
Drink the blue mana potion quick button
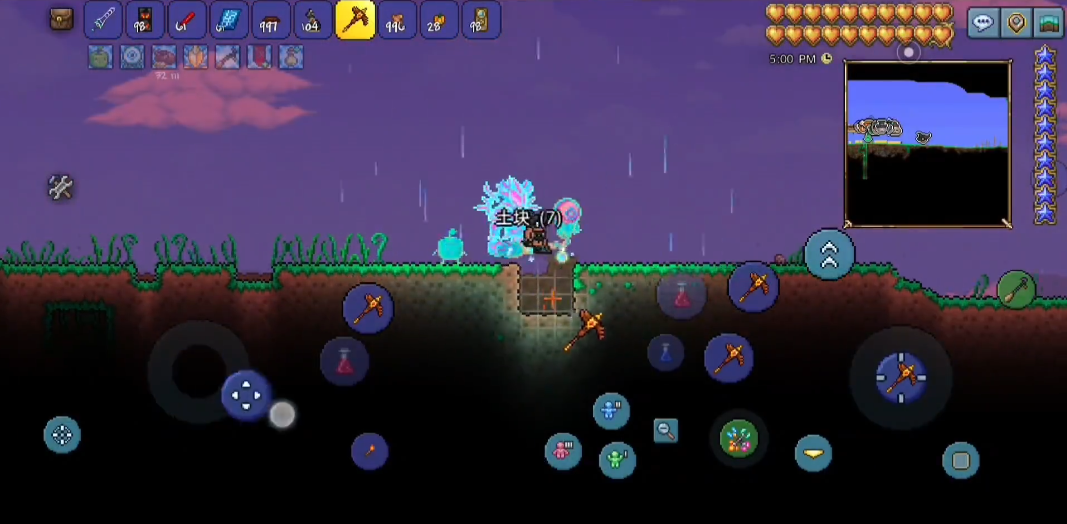point(665,351)
